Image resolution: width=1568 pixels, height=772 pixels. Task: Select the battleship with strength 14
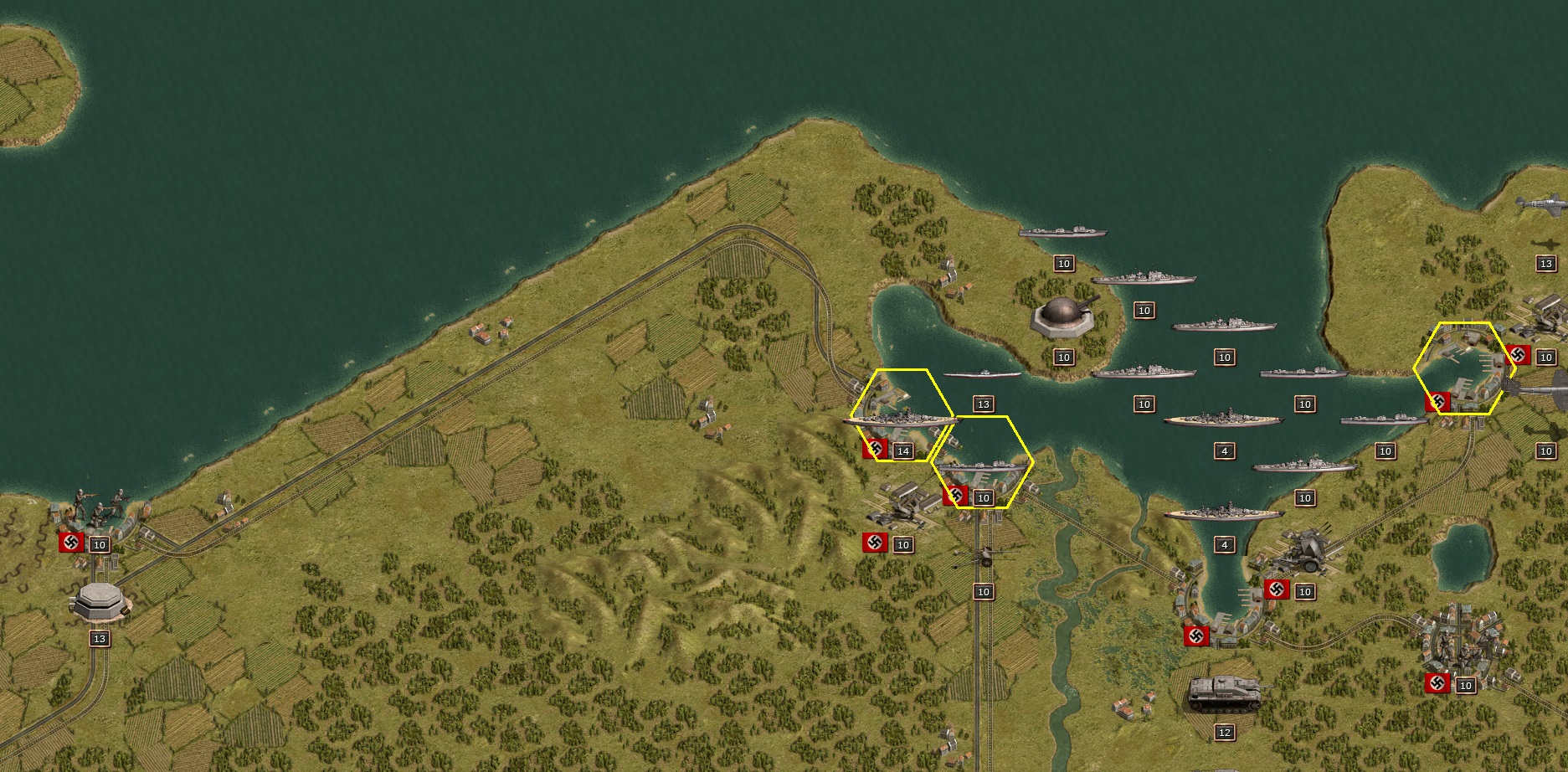click(900, 418)
